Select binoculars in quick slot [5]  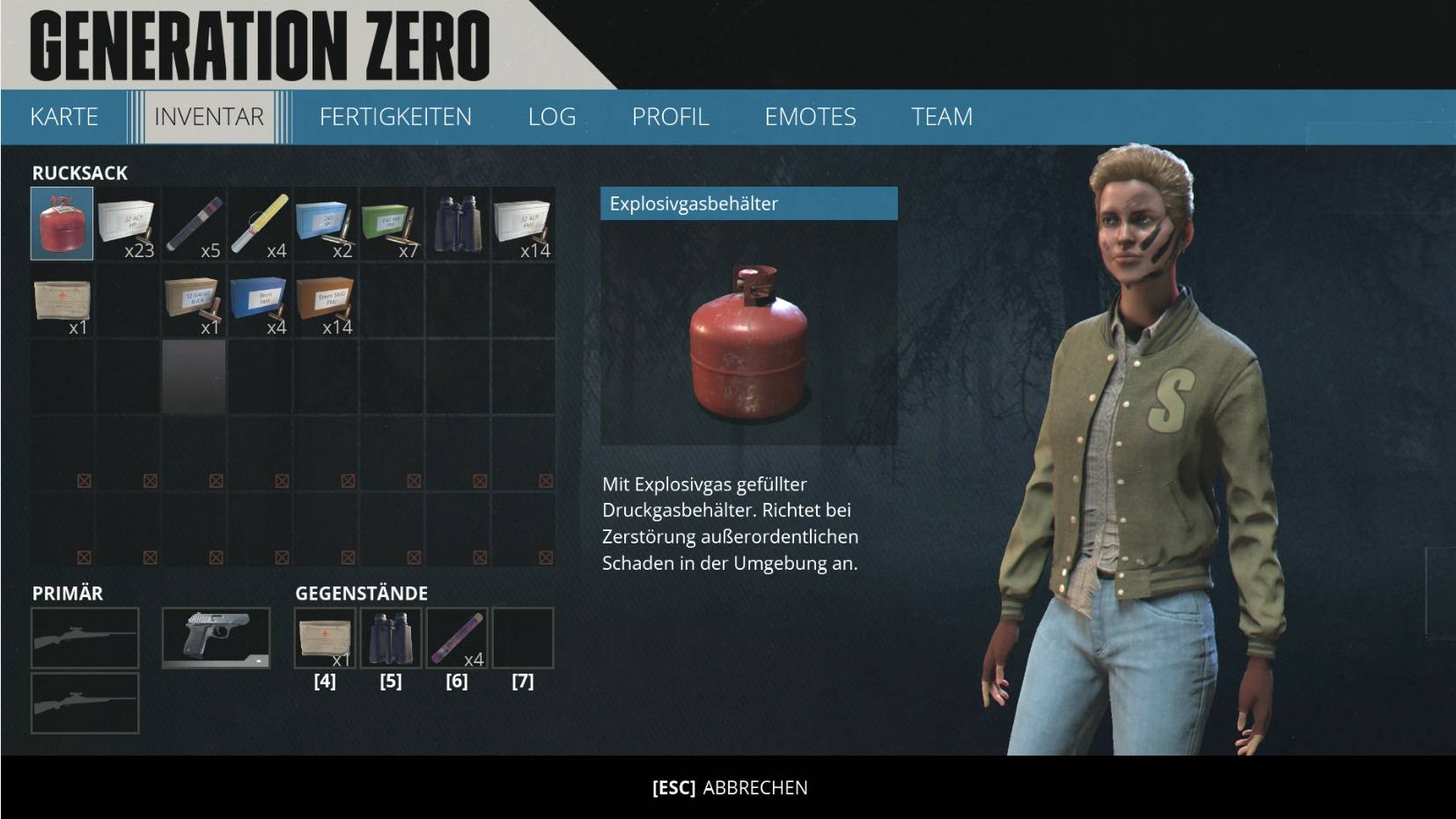[392, 638]
